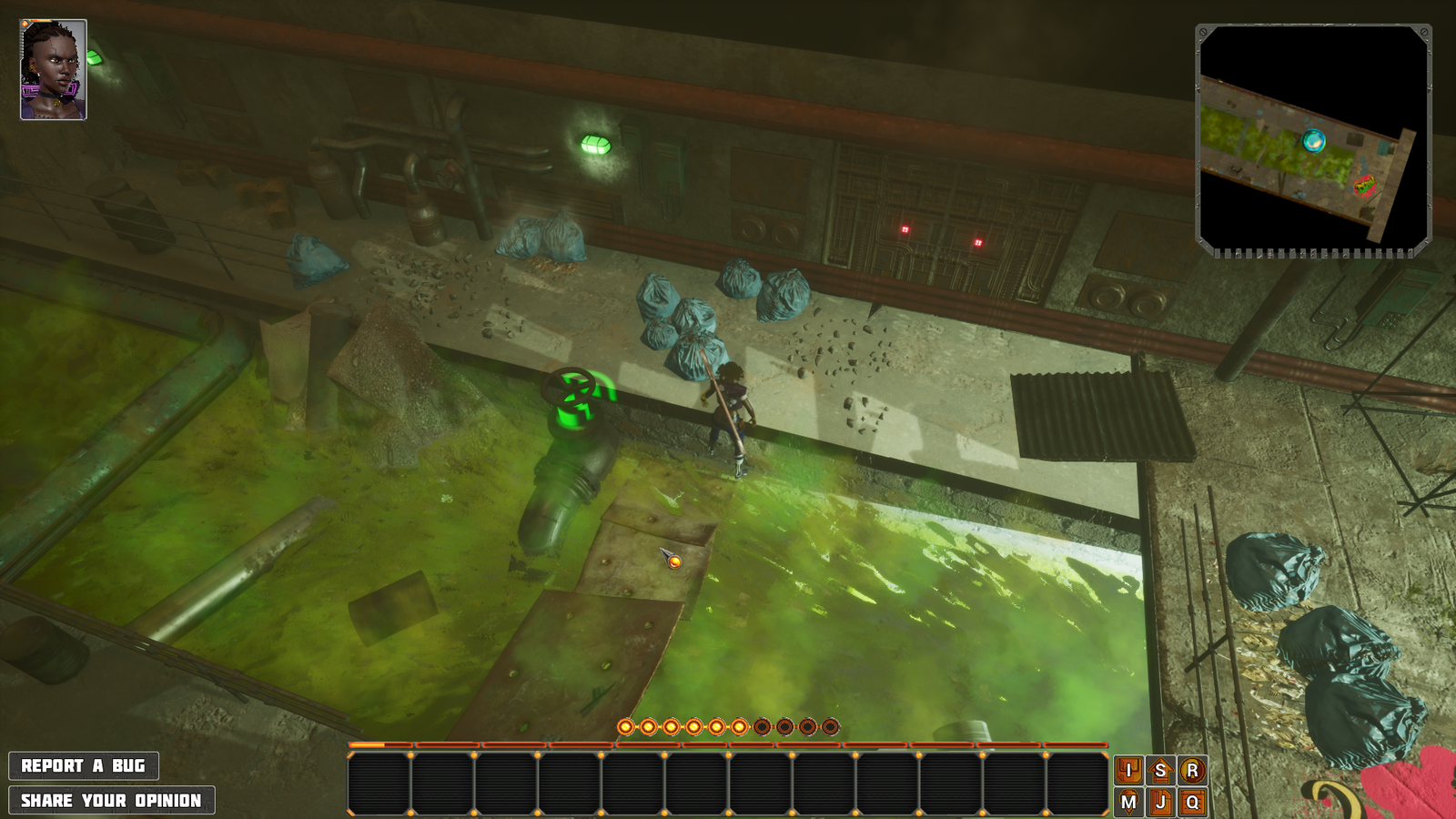Image resolution: width=1456 pixels, height=819 pixels.
Task: Click the Report a Bug button
Action: click(85, 765)
